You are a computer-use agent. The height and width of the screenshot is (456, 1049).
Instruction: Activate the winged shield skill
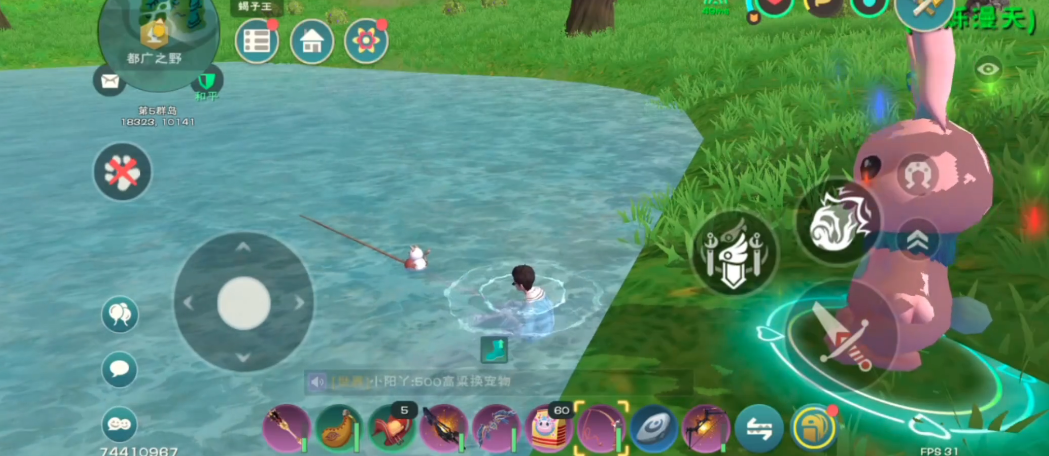pos(735,250)
